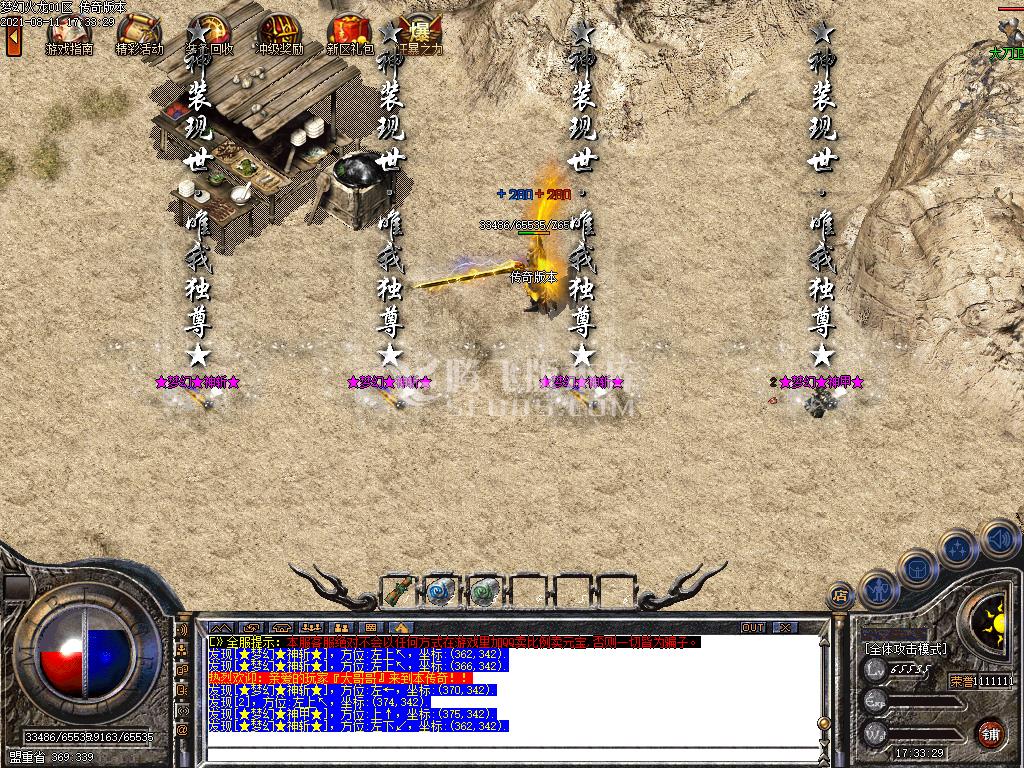This screenshot has height=768, width=1024.
Task: Open the 游戏指南 game guide
Action: coord(68,34)
